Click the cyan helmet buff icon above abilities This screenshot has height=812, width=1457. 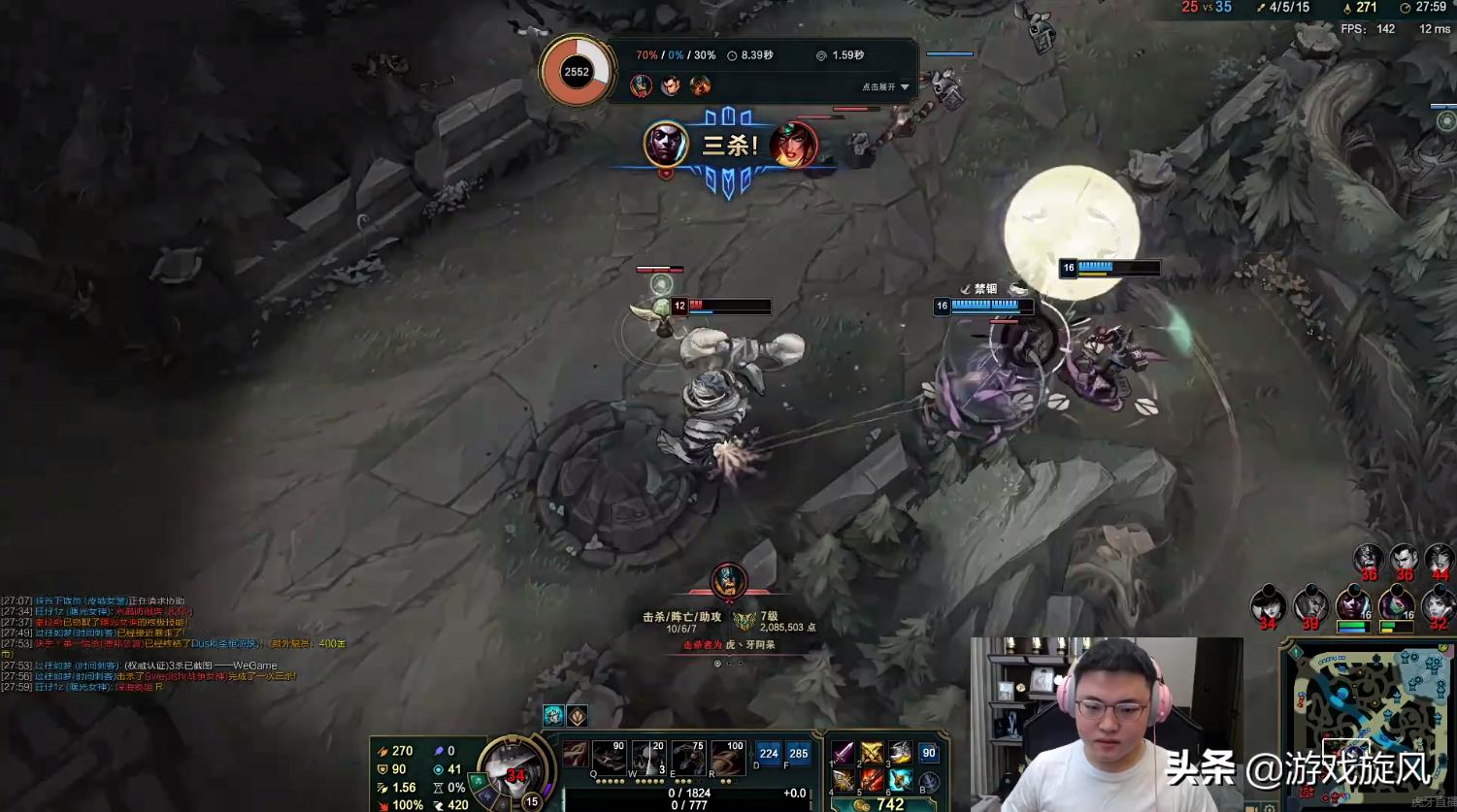(x=553, y=716)
